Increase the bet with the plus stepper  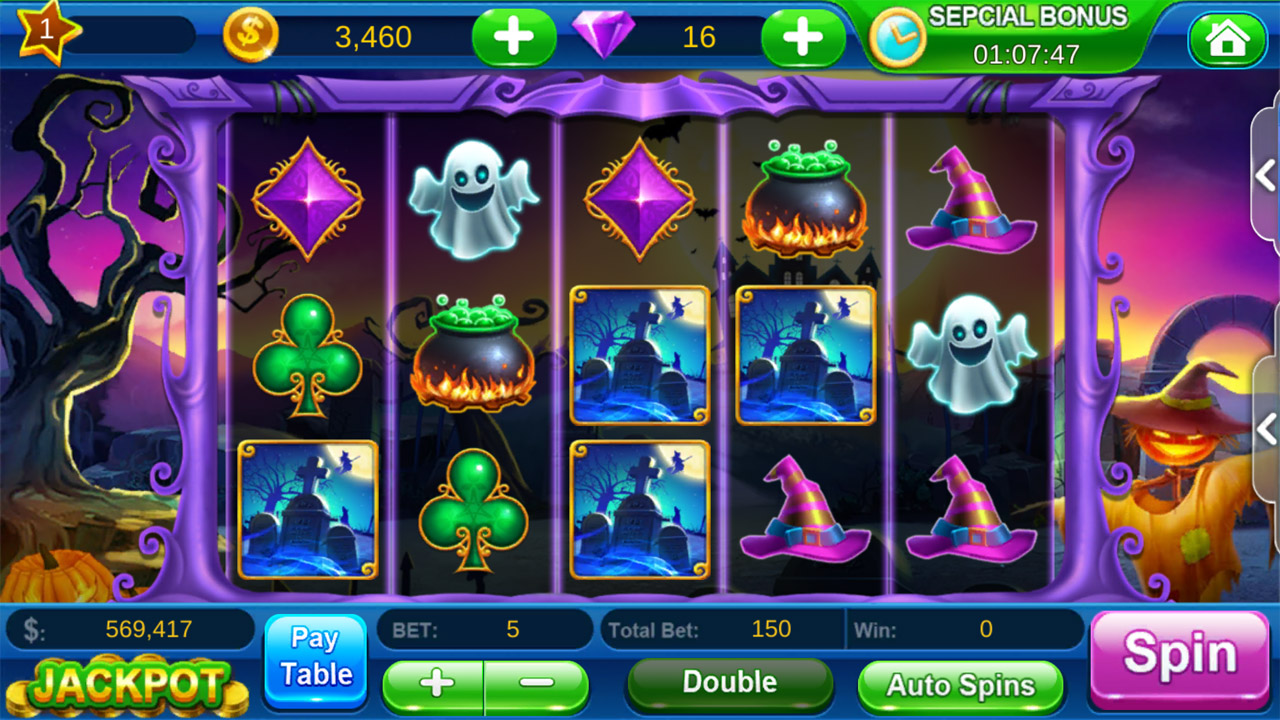(x=434, y=685)
